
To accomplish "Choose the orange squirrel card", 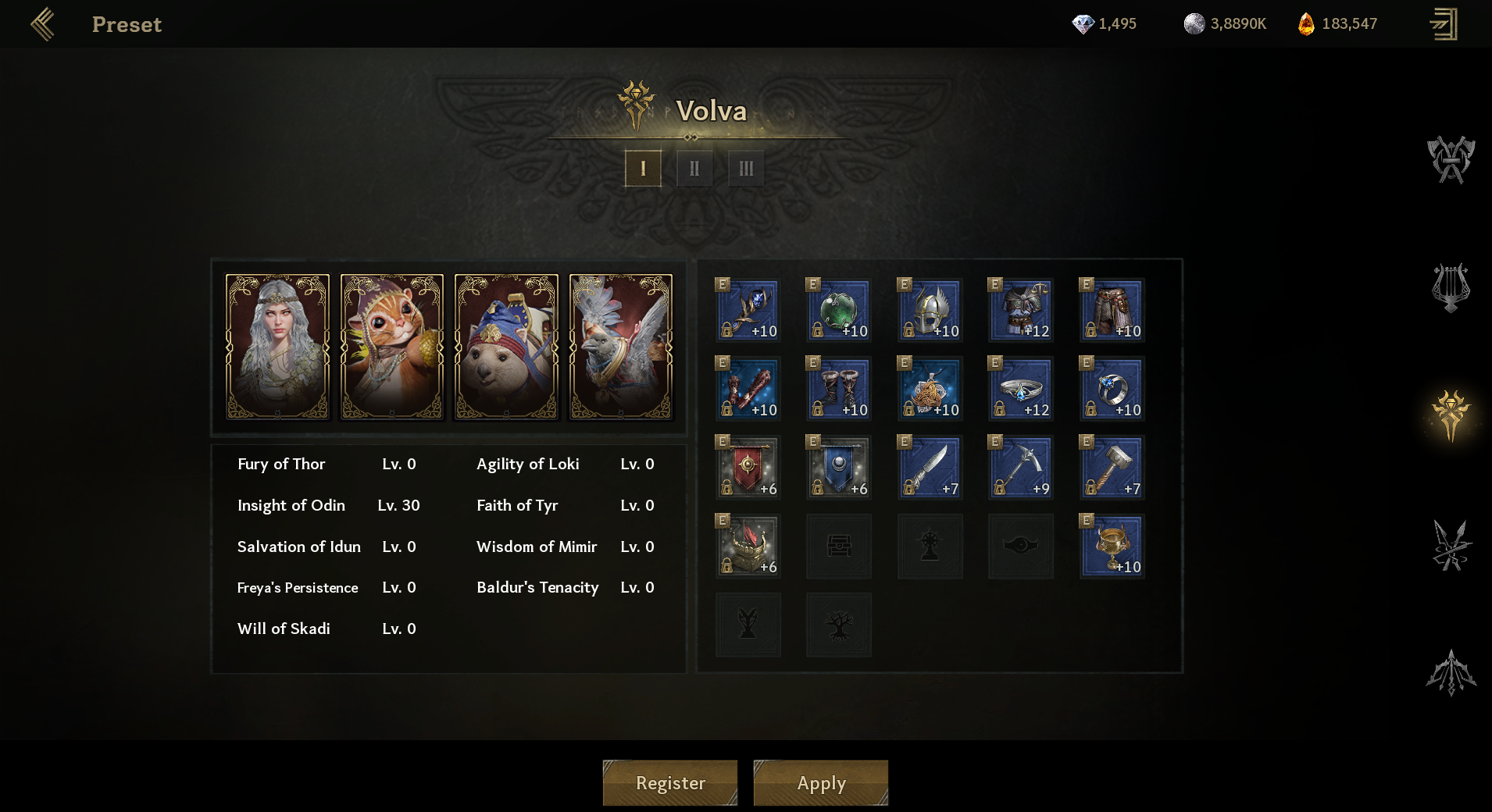I will click(392, 347).
